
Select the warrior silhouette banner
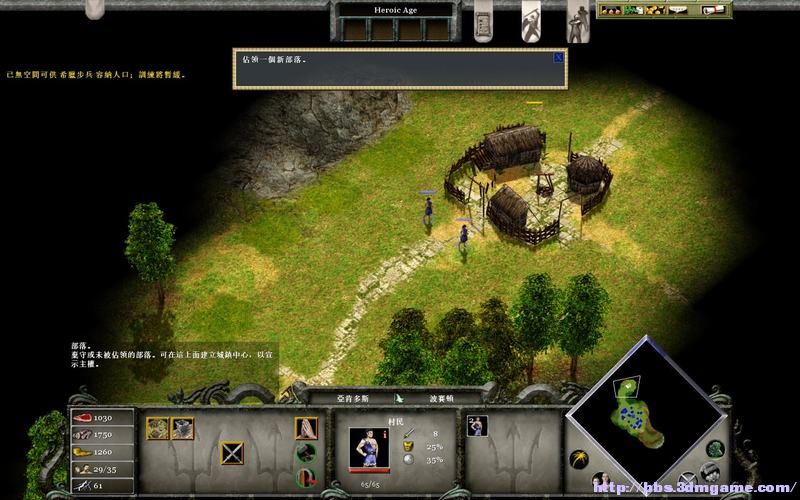532,20
